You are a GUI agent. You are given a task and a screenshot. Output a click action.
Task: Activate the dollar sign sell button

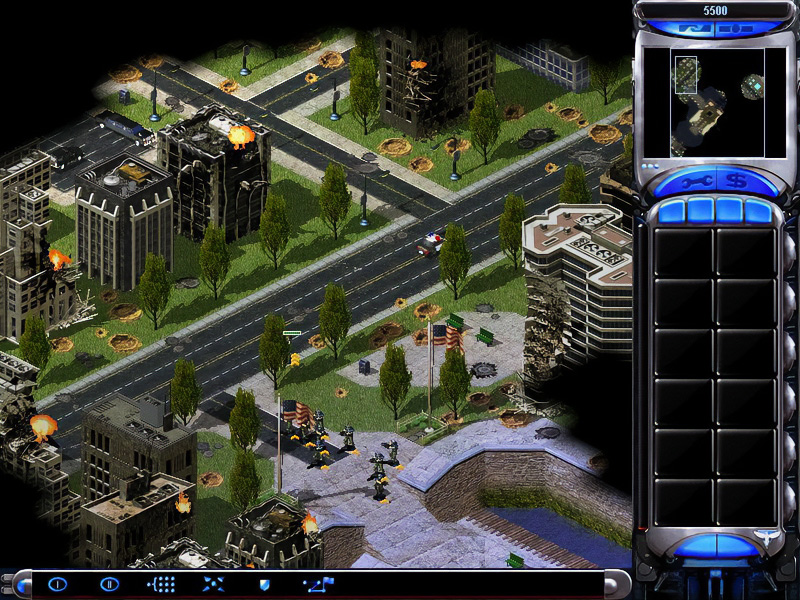[x=735, y=181]
